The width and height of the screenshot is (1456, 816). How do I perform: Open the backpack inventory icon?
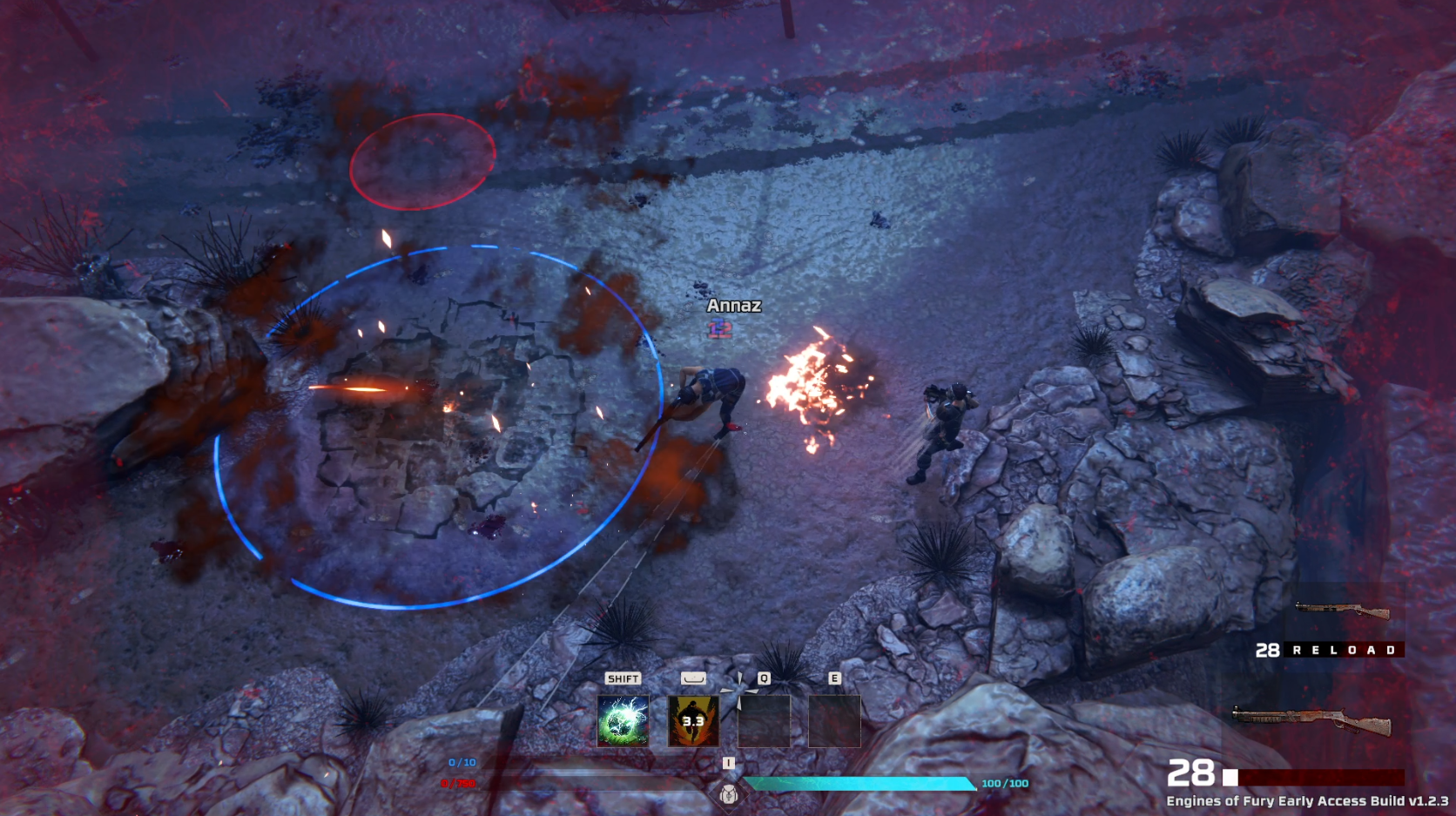(x=729, y=792)
